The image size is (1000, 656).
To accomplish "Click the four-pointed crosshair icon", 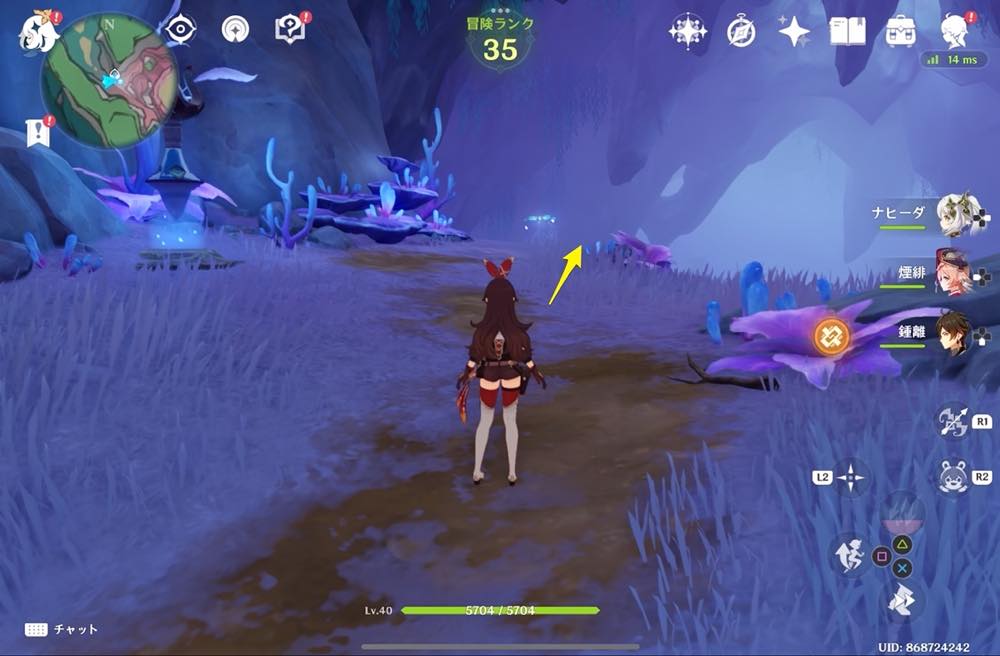I will tap(851, 477).
